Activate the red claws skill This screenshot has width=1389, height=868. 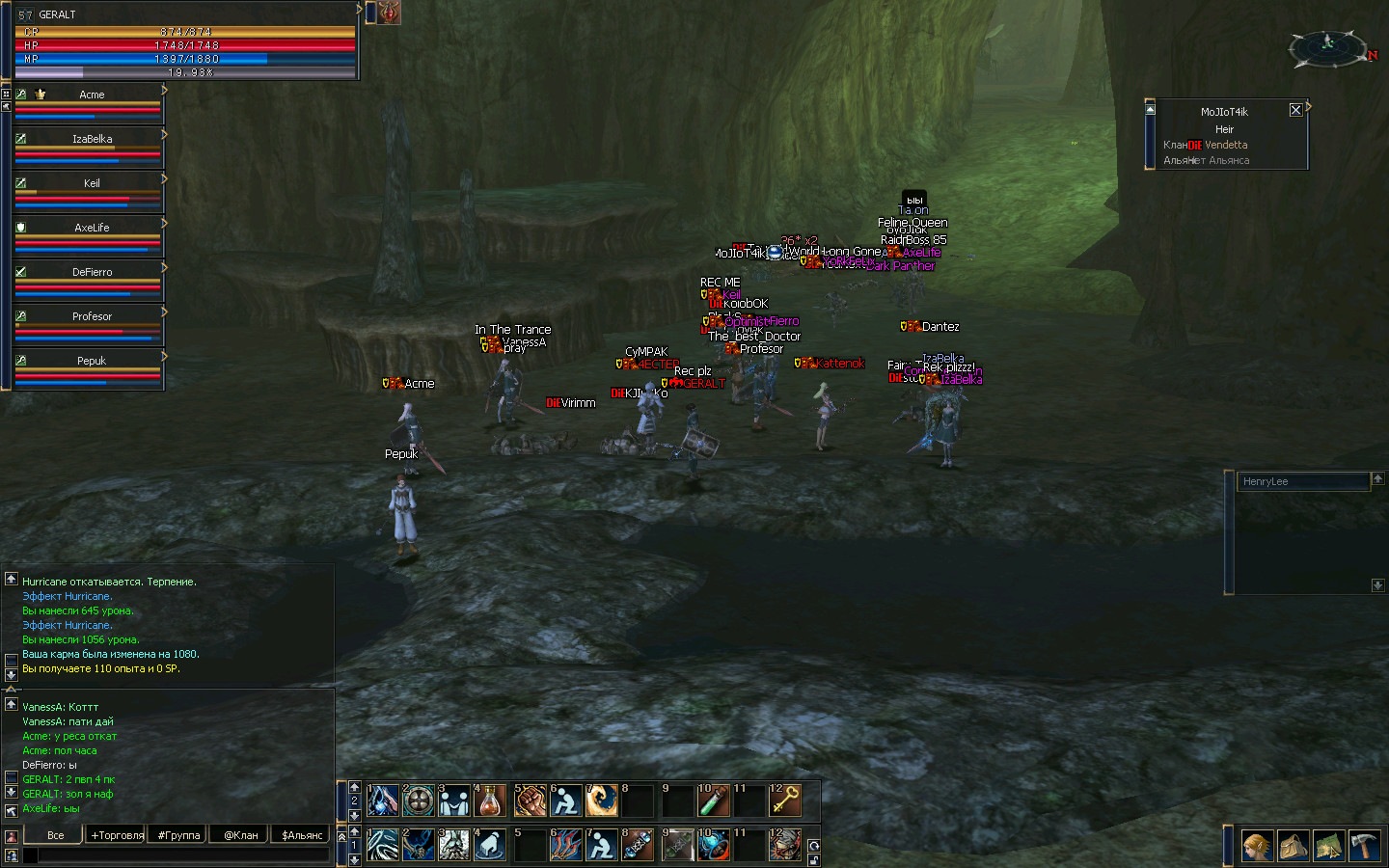point(565,845)
